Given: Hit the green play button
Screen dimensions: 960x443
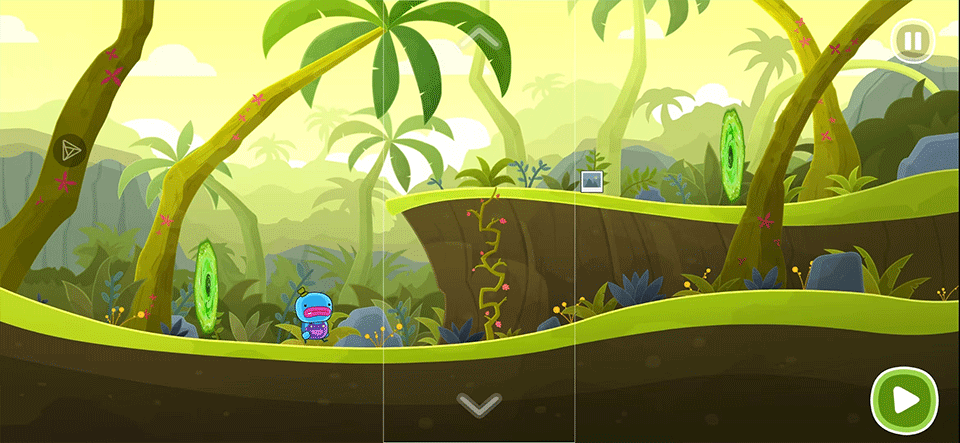Looking at the screenshot, I should click(x=904, y=400).
